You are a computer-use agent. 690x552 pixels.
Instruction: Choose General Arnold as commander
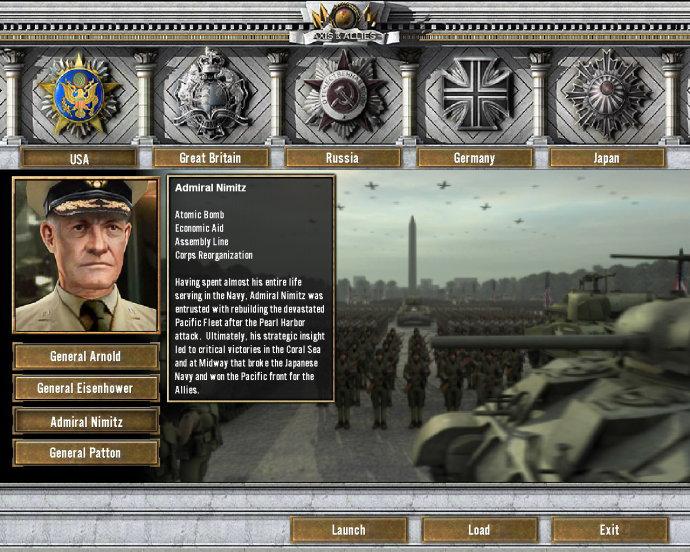click(x=86, y=357)
